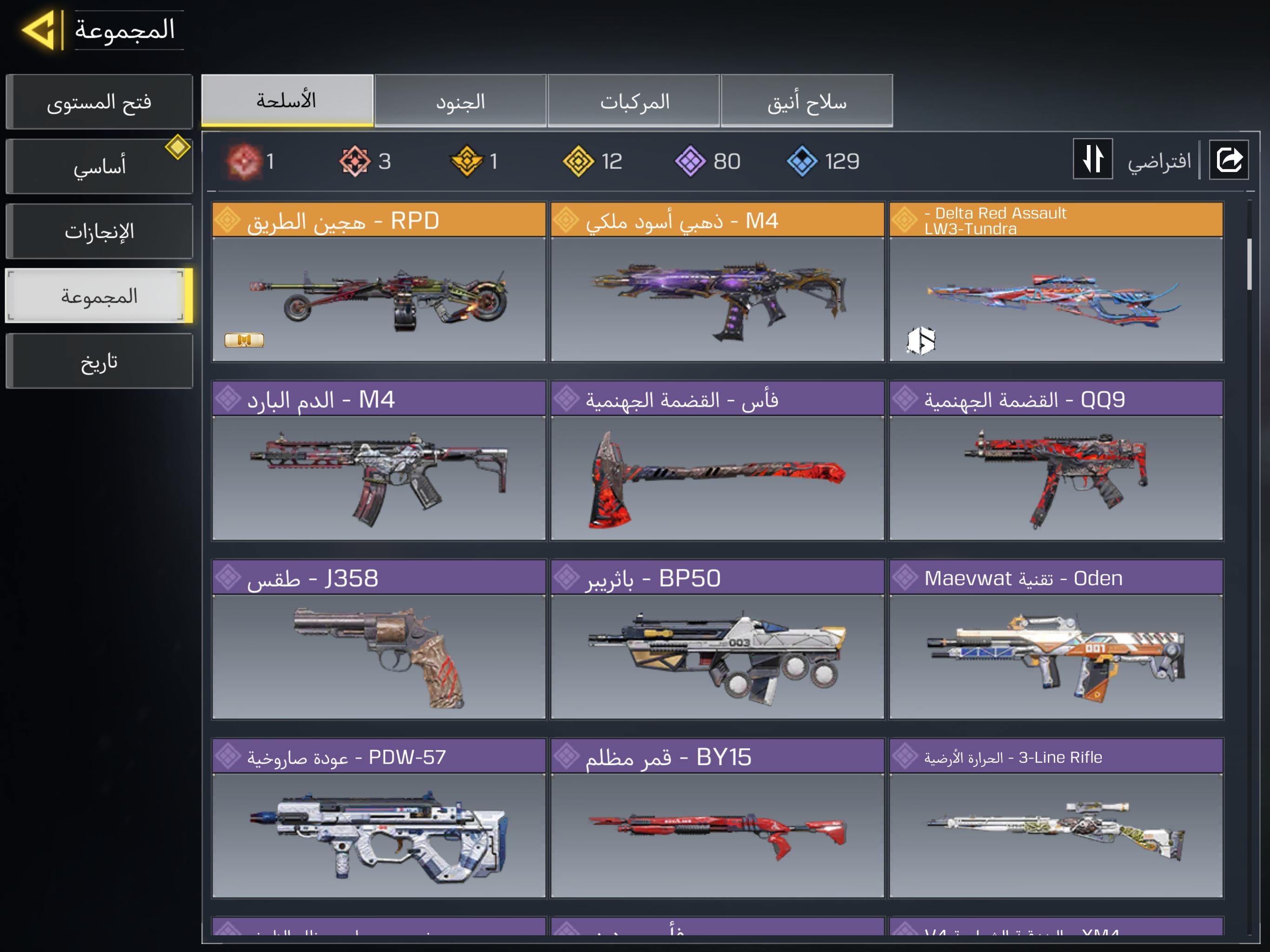
Task: Select the QQ9 red skin card
Action: [x=1056, y=461]
